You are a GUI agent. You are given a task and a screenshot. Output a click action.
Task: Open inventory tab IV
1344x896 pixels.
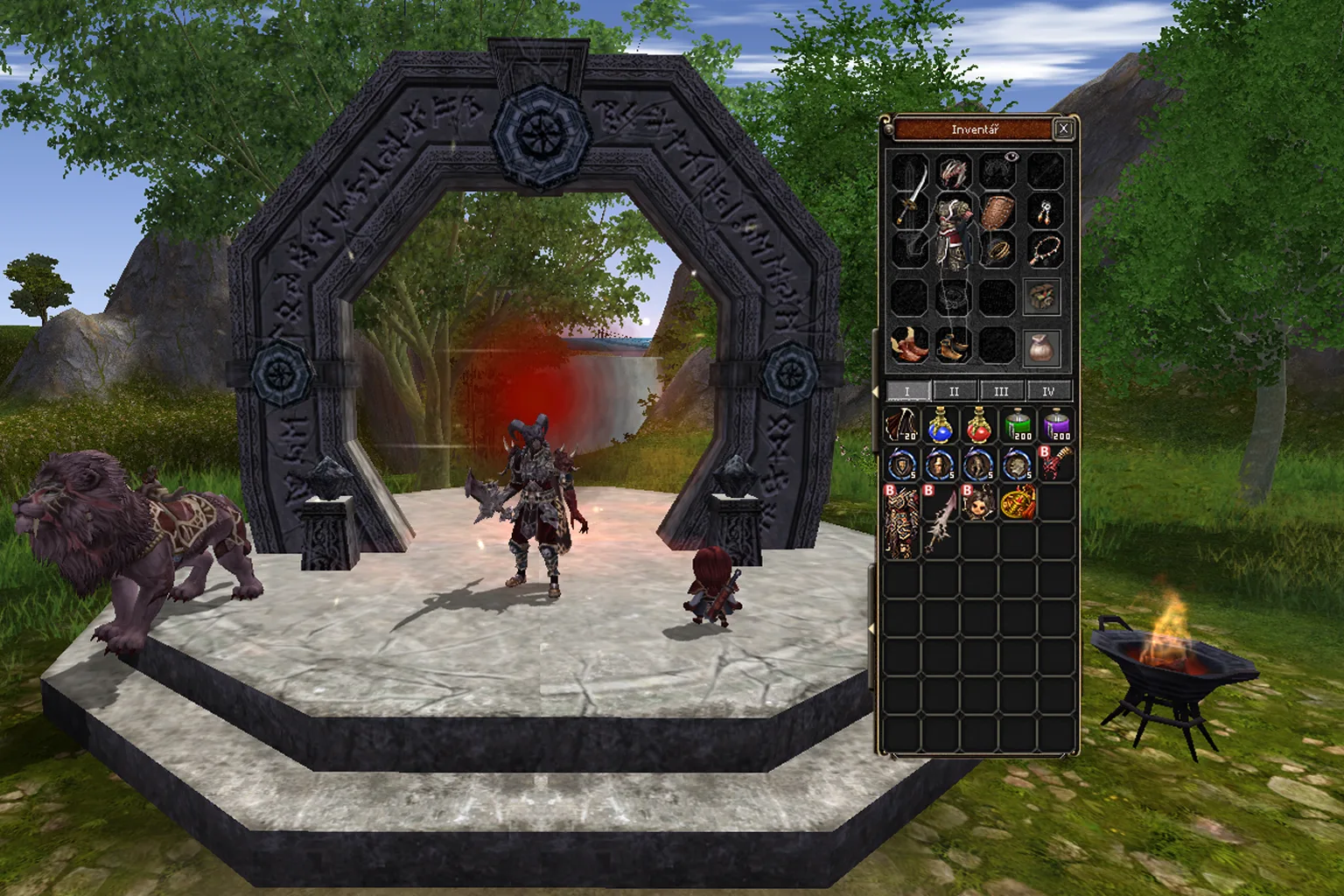(x=1048, y=391)
